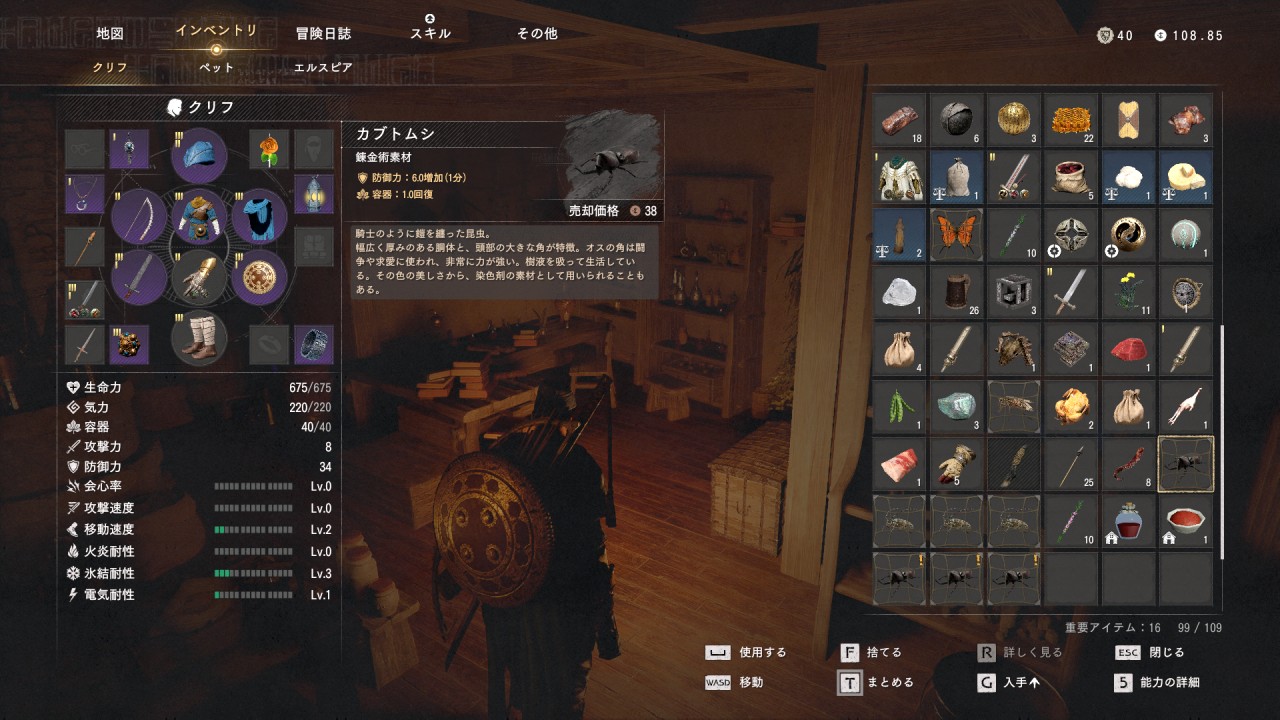Open the 地図 map tab

(x=110, y=33)
